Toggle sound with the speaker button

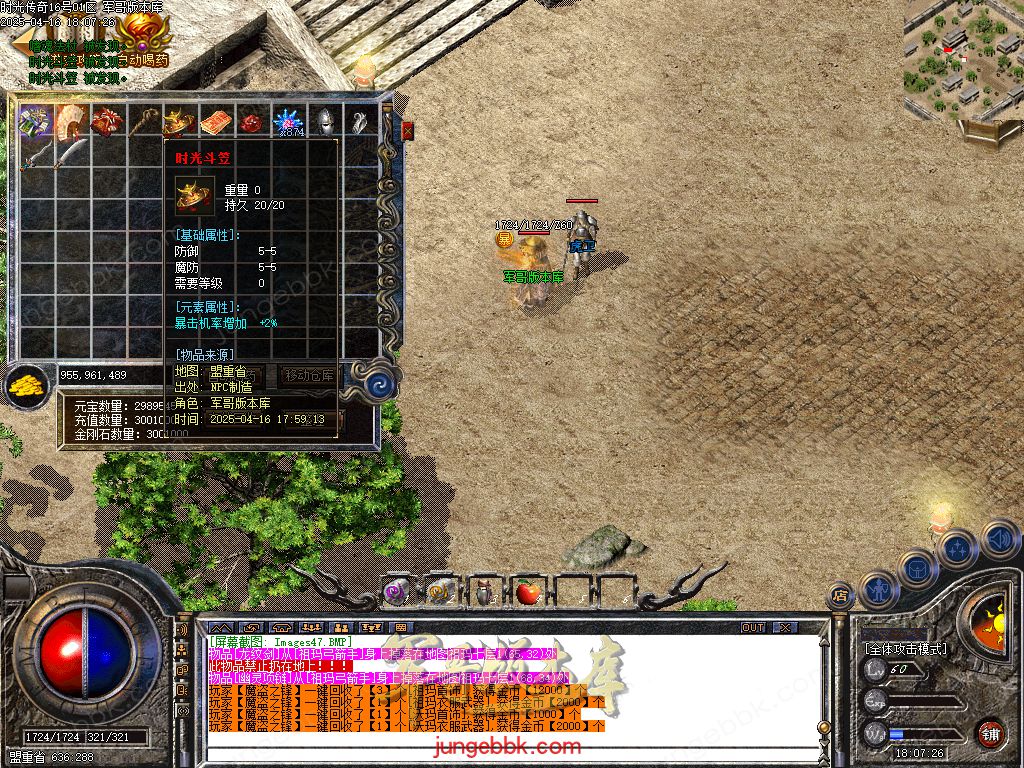click(x=999, y=540)
